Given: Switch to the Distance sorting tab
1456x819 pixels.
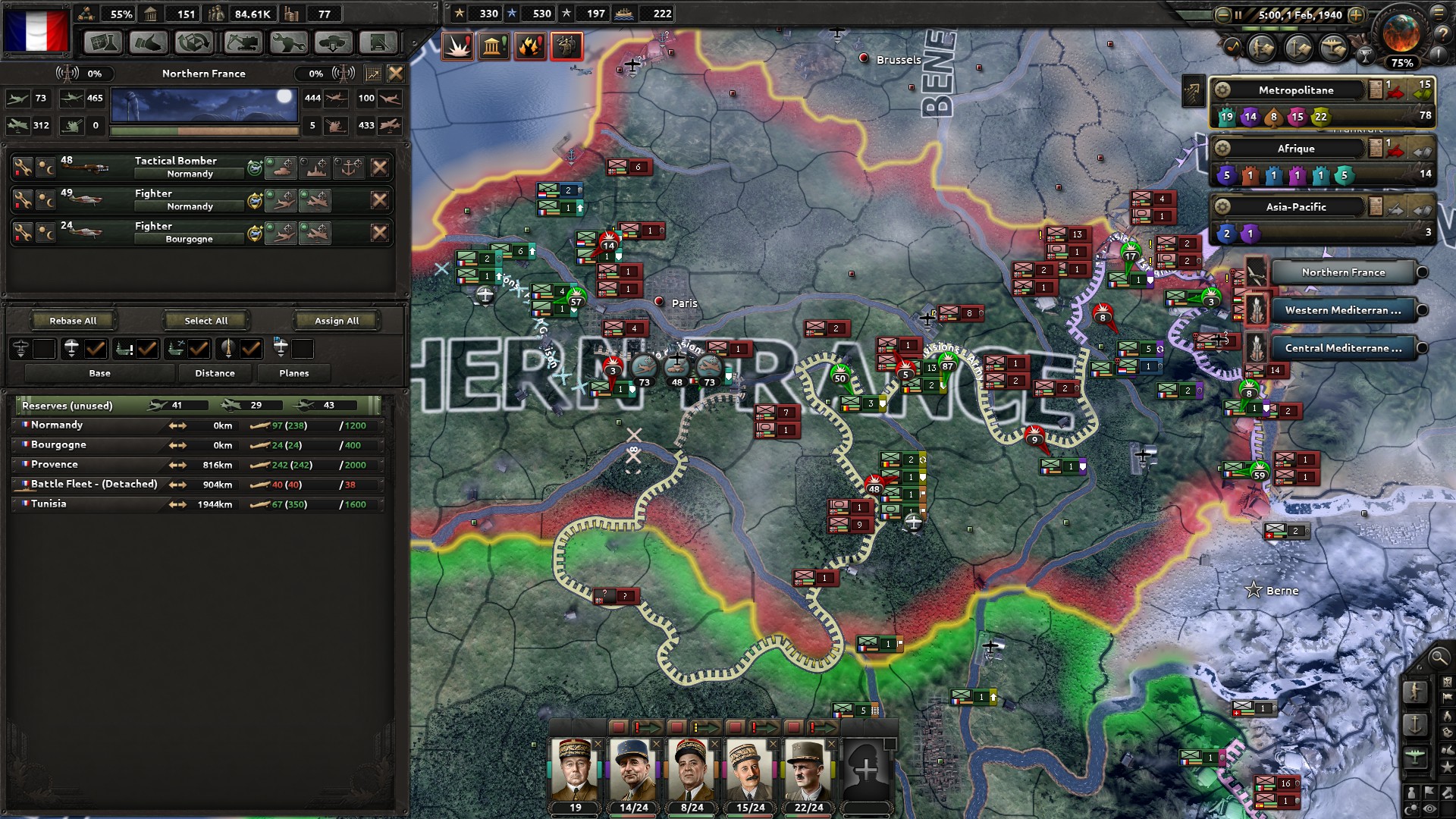Looking at the screenshot, I should pyautogui.click(x=215, y=372).
